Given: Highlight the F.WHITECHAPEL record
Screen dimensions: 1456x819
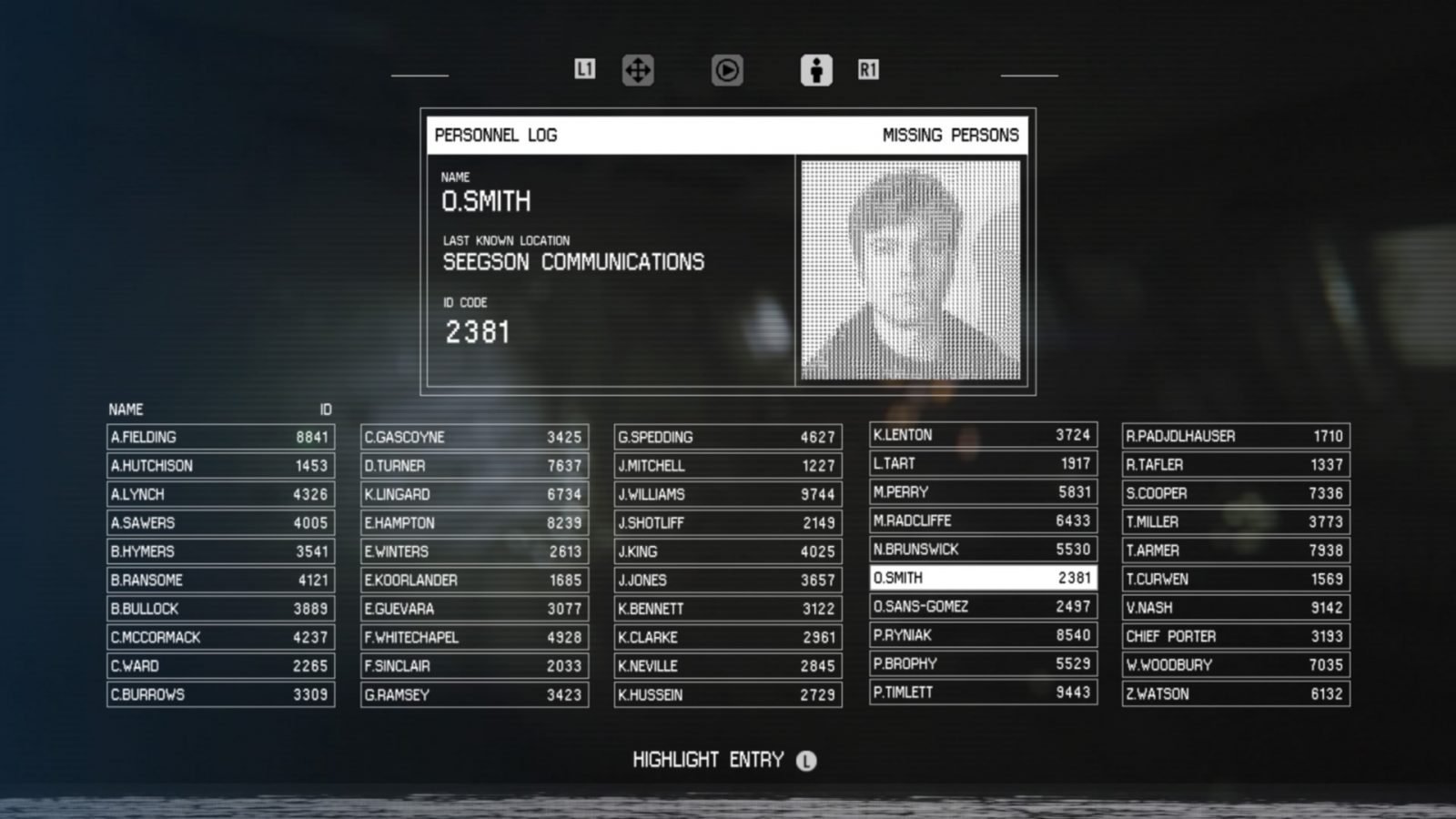Looking at the screenshot, I should click(475, 637).
